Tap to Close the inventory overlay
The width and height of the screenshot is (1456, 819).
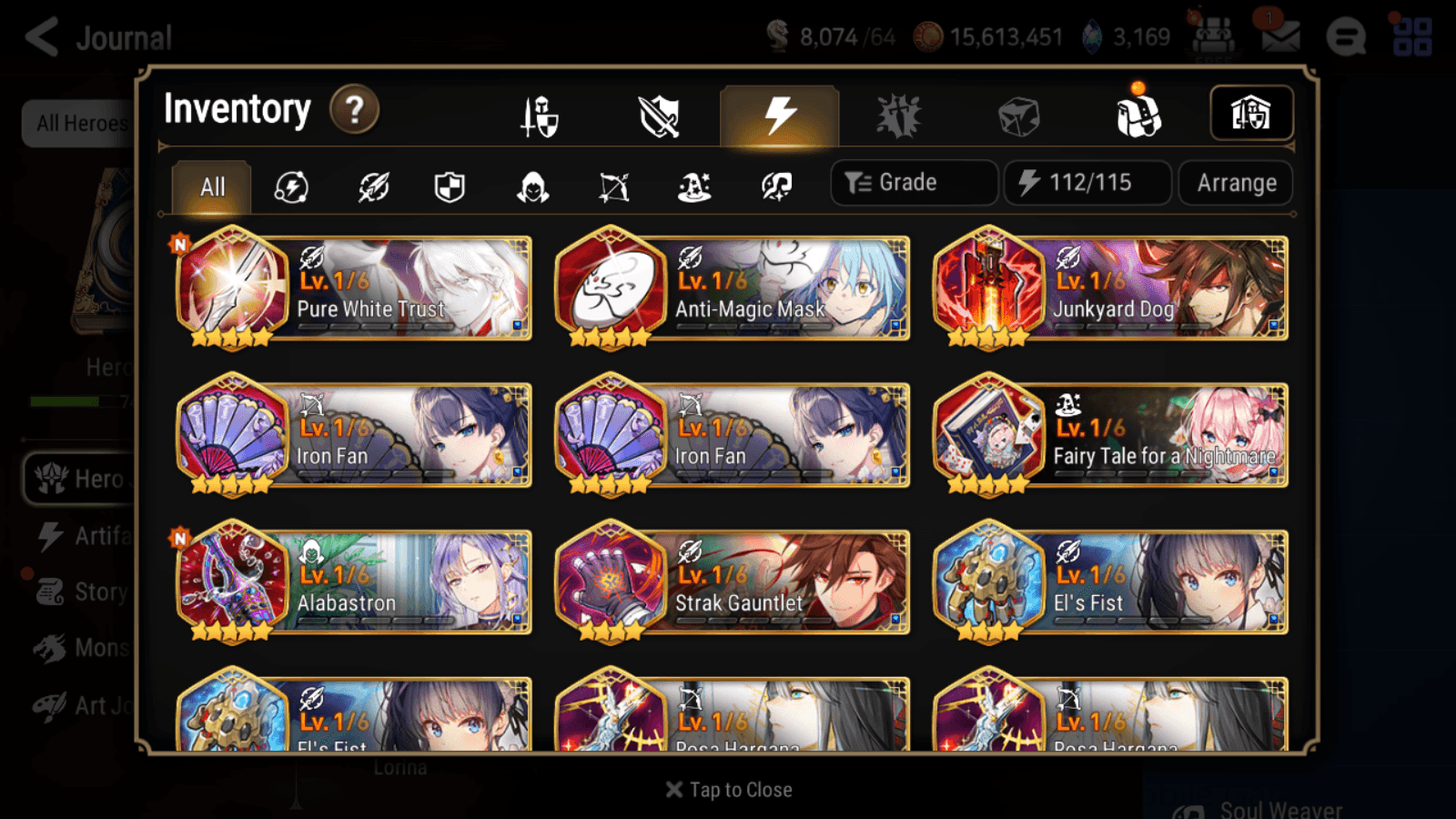point(728,789)
